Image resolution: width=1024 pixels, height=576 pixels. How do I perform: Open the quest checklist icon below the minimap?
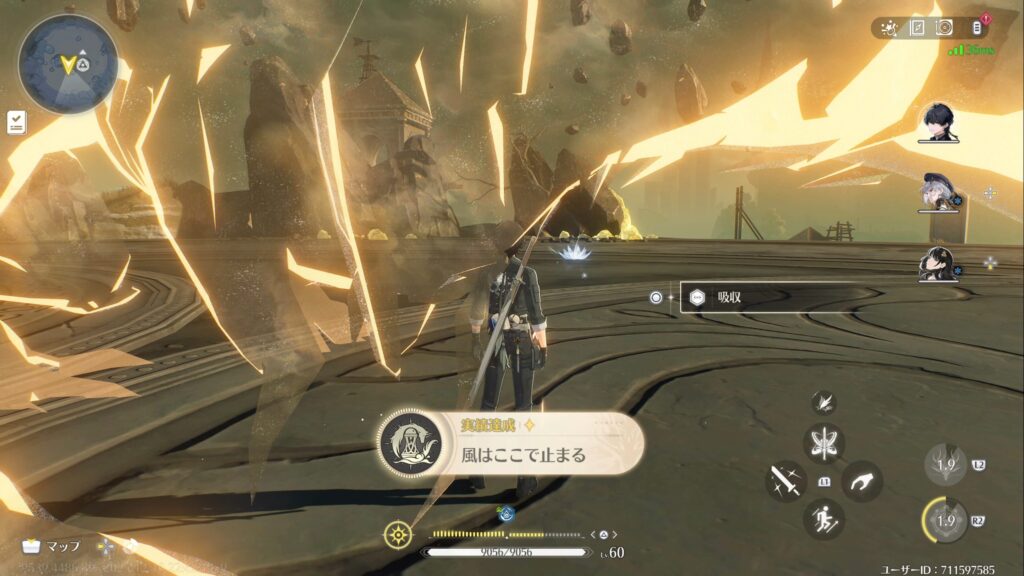coord(15,122)
